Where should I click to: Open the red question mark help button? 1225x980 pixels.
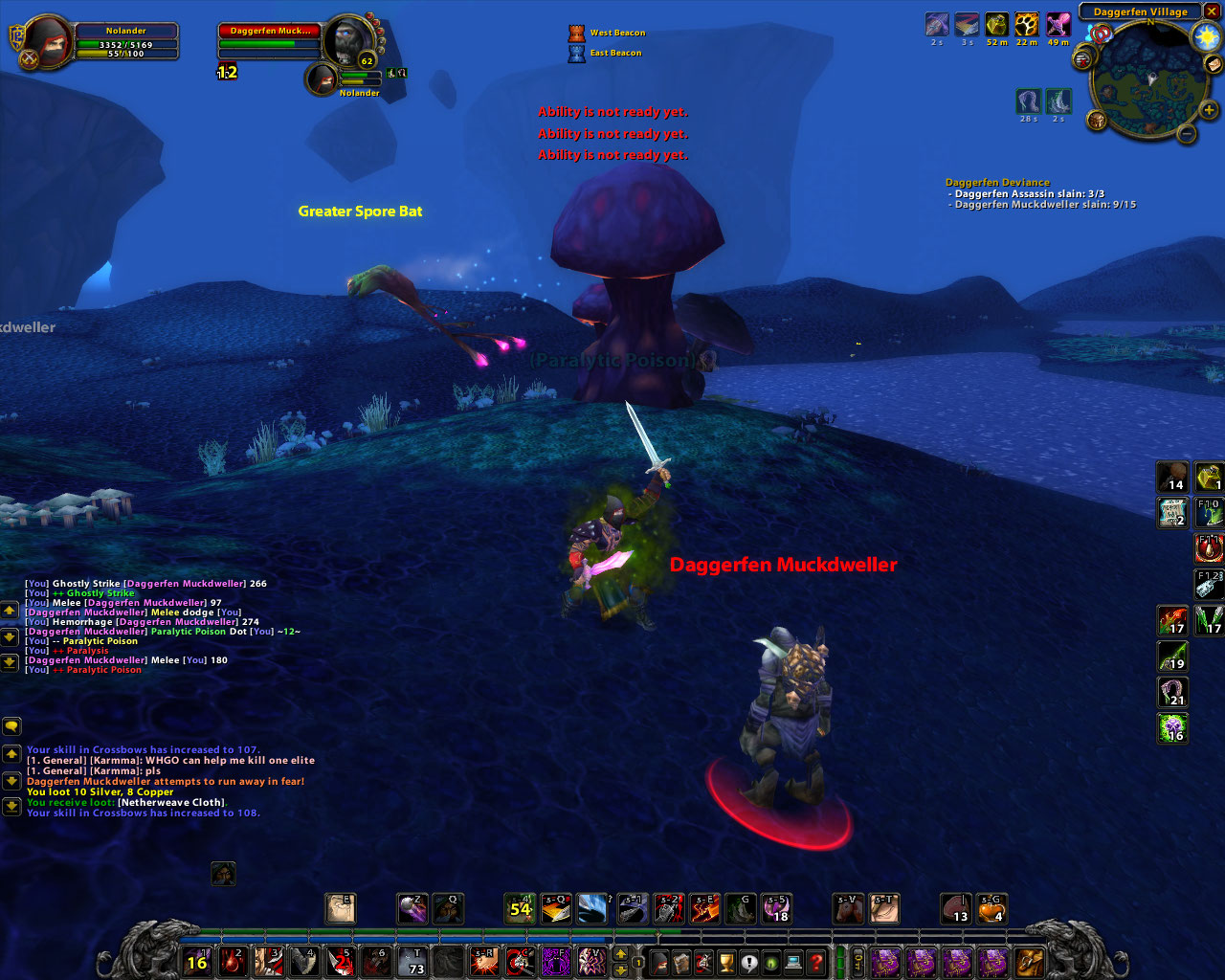pyautogui.click(x=815, y=961)
